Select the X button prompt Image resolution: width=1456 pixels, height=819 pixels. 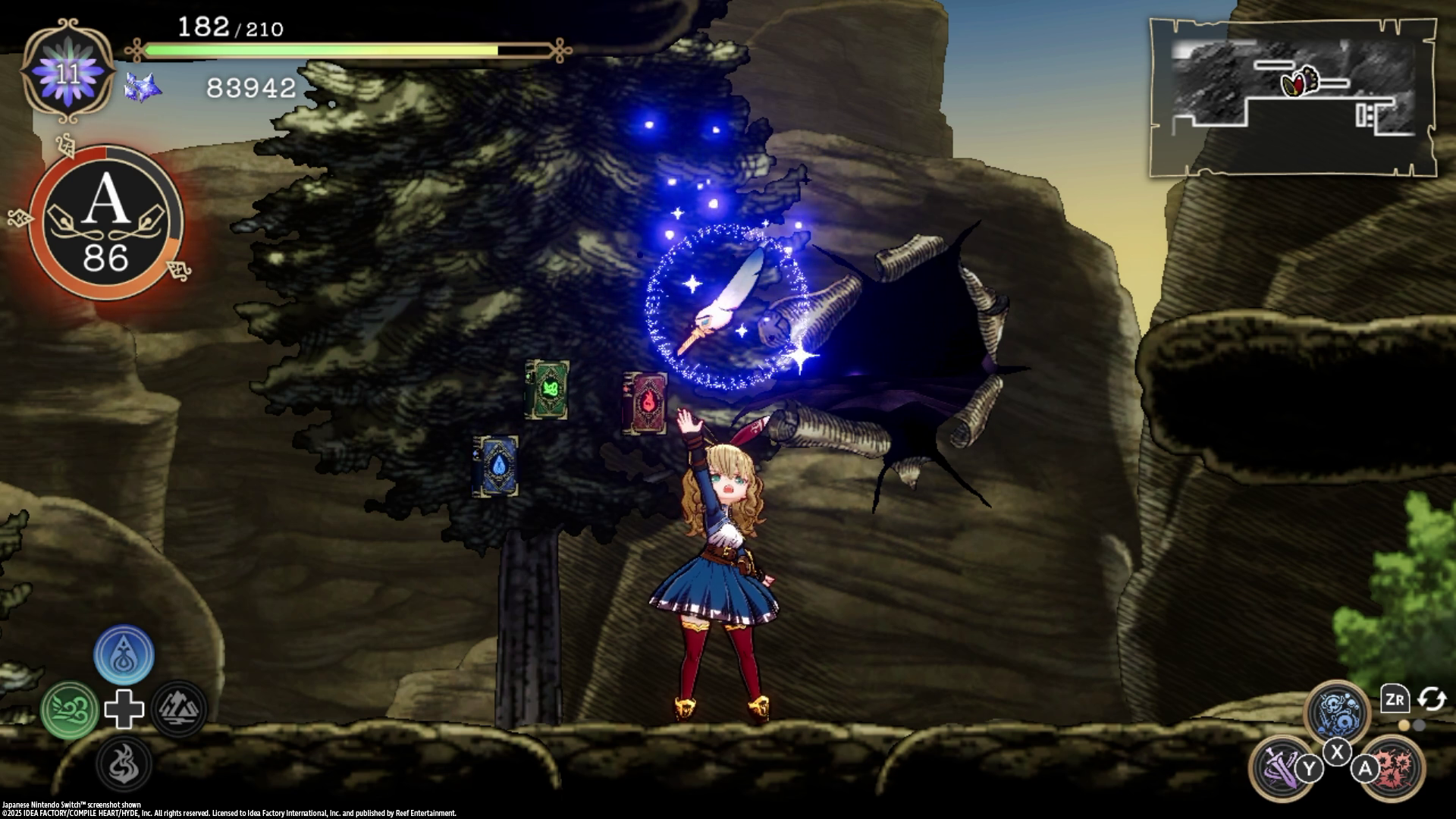1338,752
